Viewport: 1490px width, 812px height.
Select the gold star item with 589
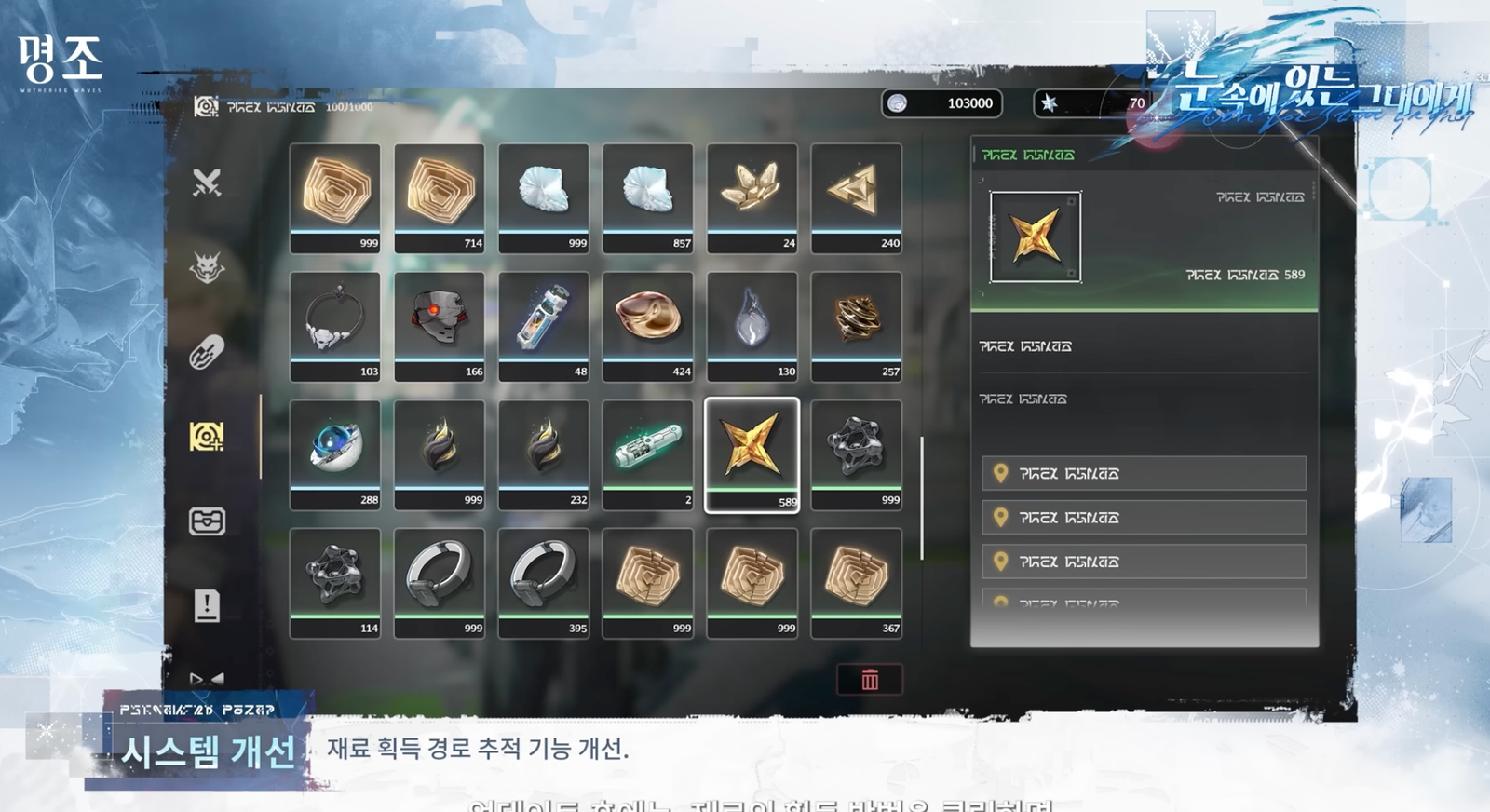point(752,453)
